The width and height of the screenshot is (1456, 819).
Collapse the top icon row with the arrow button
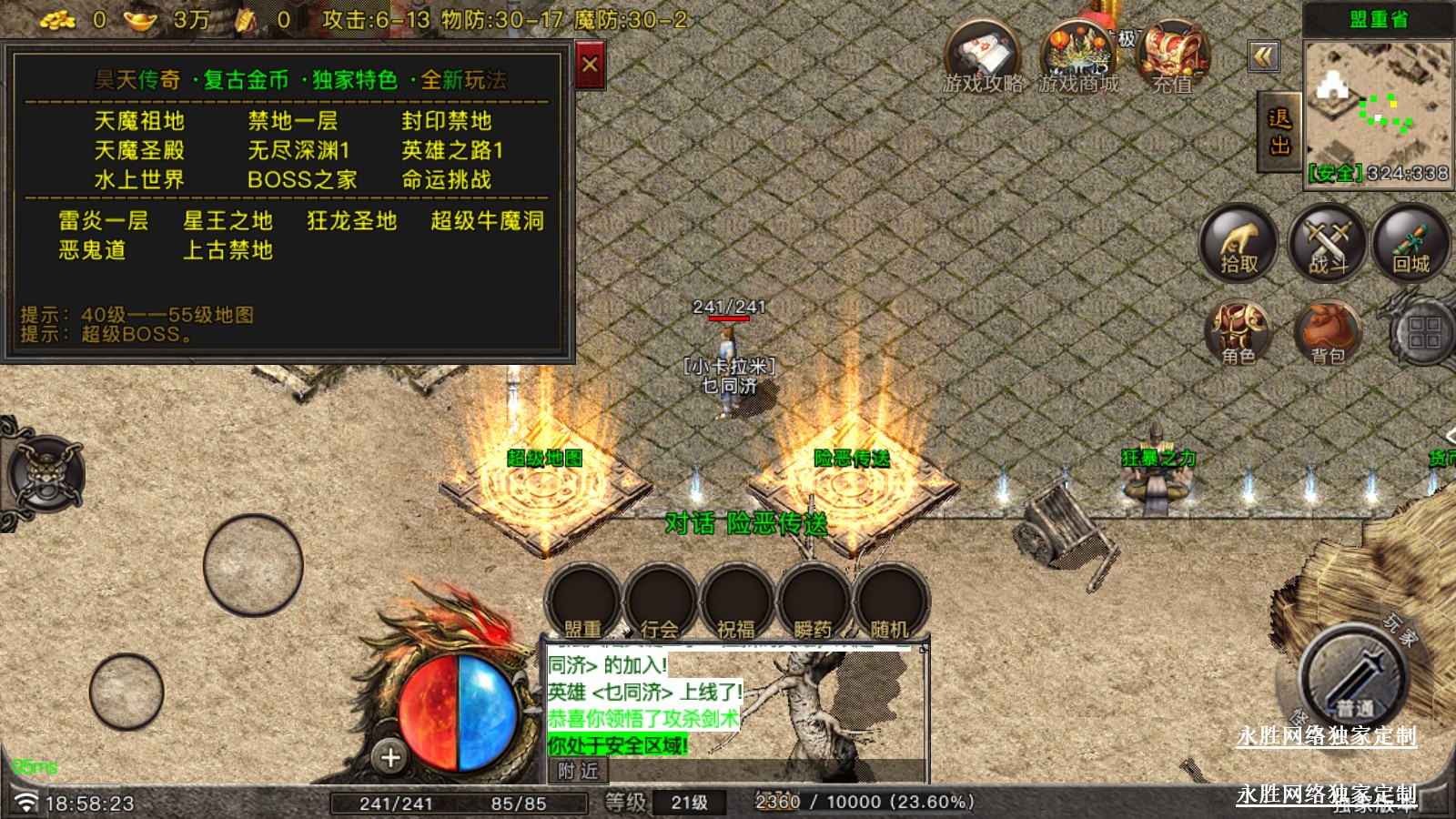tap(1263, 57)
